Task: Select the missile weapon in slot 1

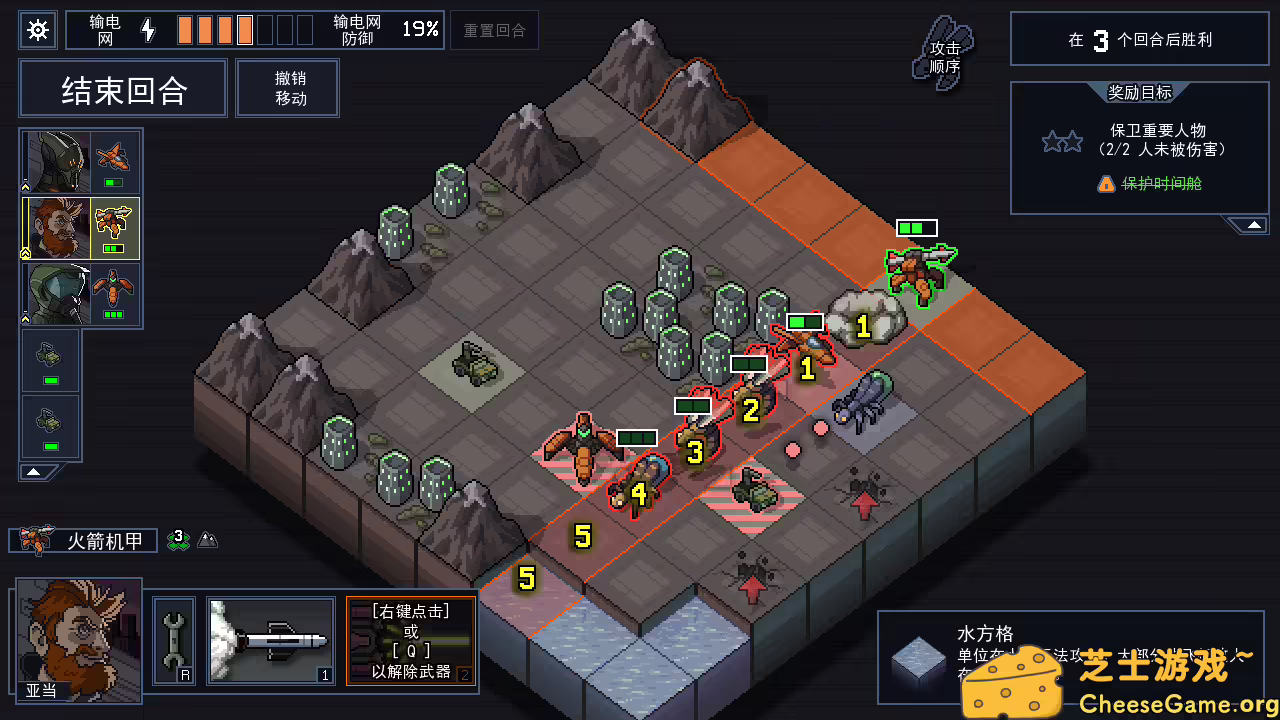Action: pyautogui.click(x=270, y=642)
